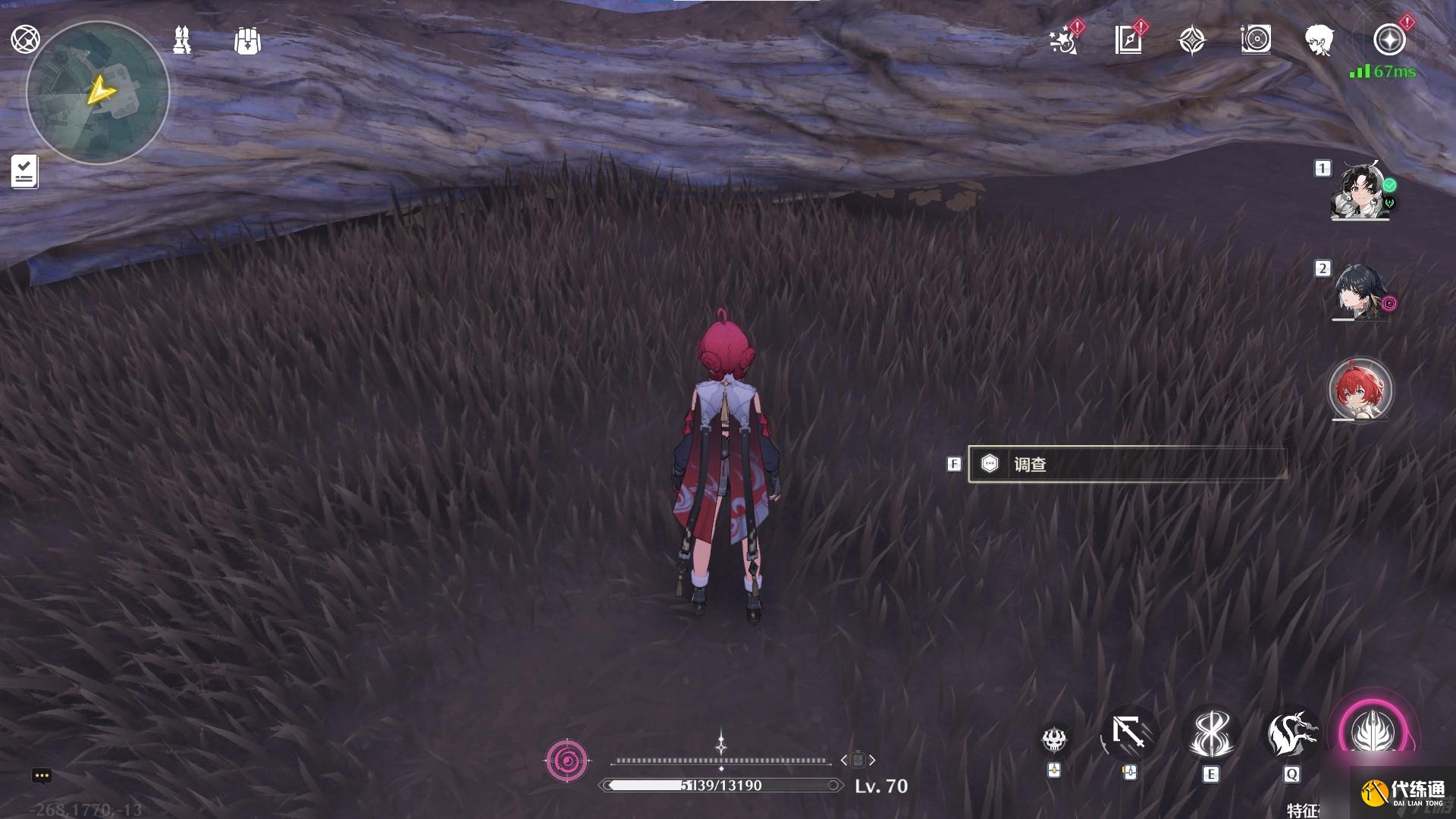
Task: Switch to party member slot 1
Action: (1361, 190)
